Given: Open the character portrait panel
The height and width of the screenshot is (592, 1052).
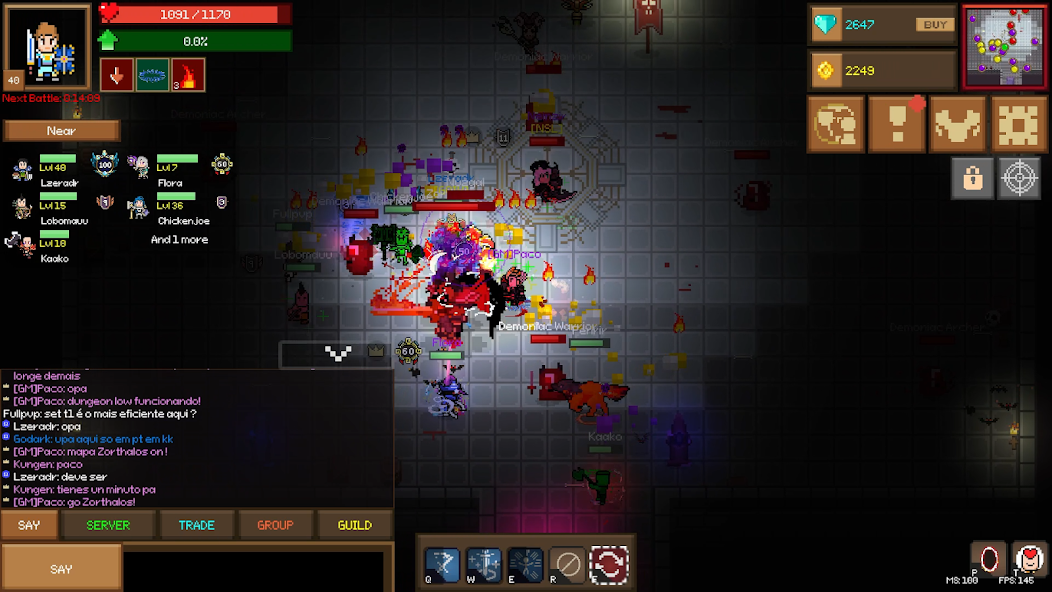Looking at the screenshot, I should coord(46,46).
